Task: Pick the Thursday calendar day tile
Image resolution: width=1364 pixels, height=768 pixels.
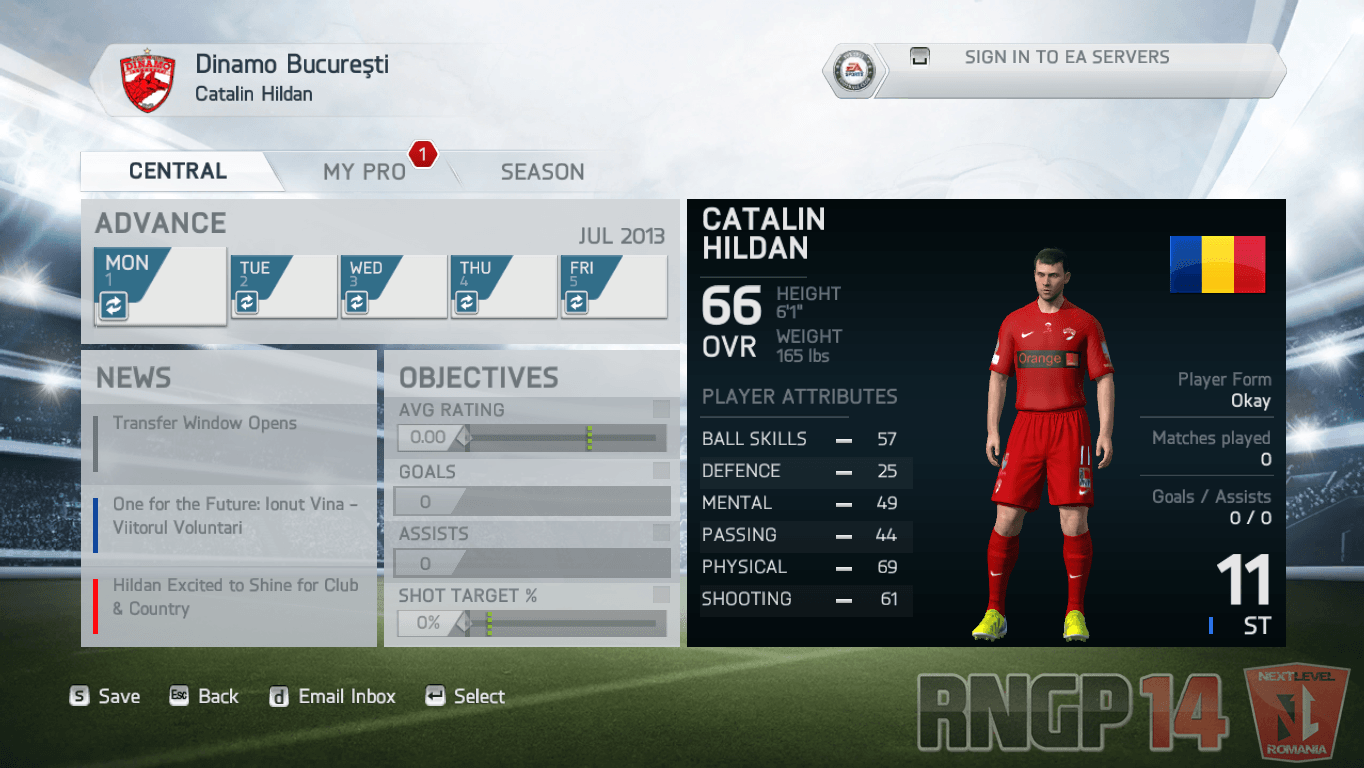Action: [x=504, y=287]
